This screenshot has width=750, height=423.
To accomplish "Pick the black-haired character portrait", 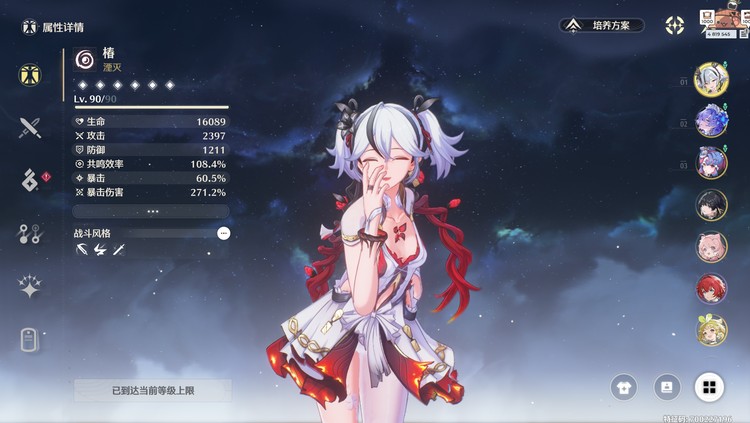I will coord(711,205).
